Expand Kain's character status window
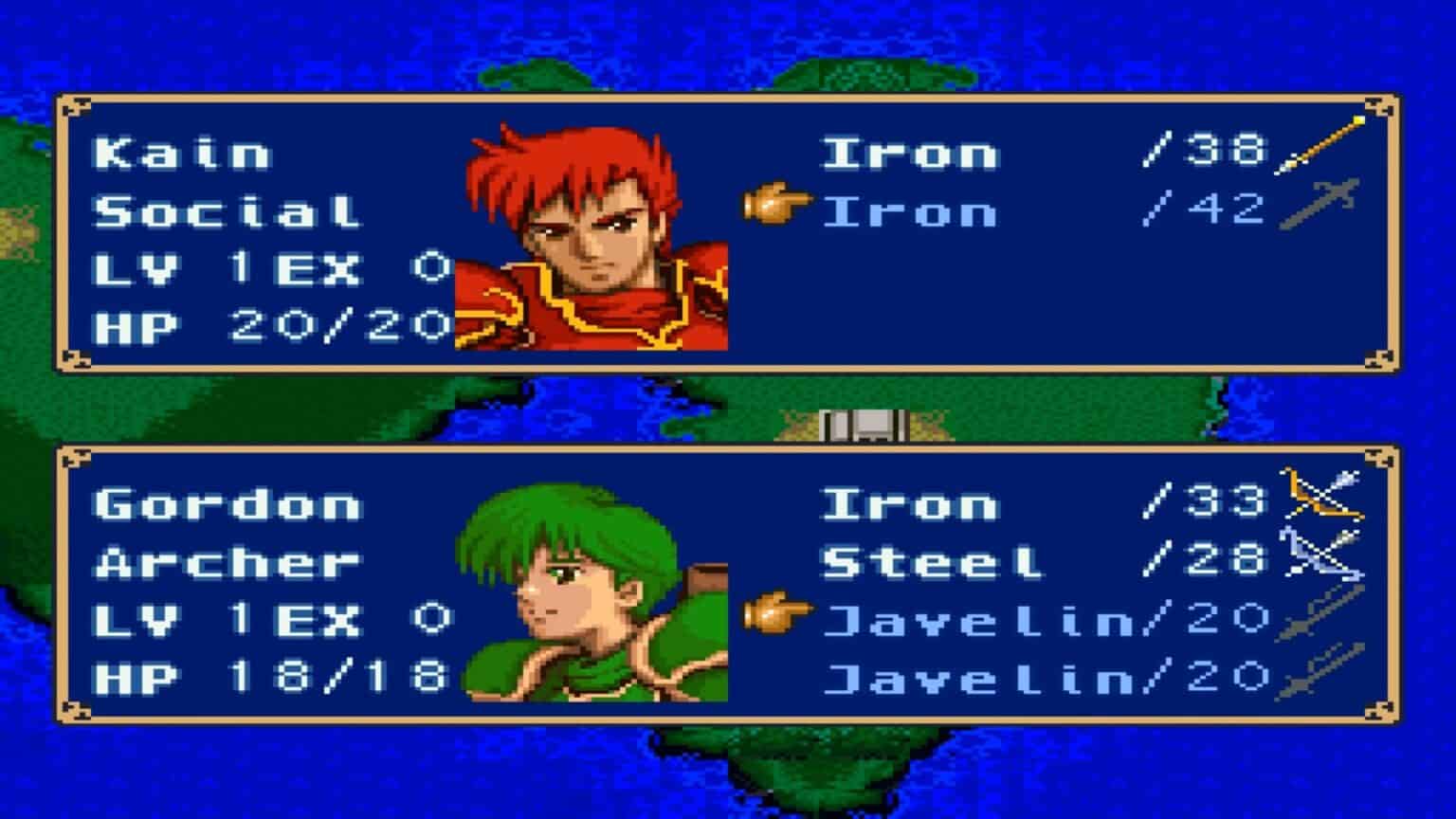This screenshot has height=819, width=1456. pos(720,227)
